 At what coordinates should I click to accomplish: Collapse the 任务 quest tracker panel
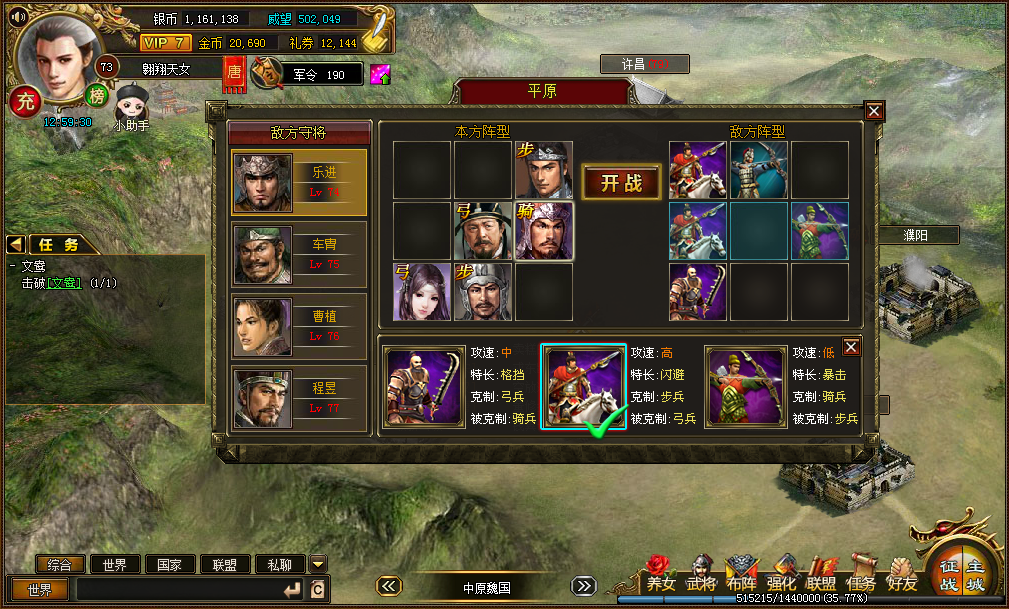(16, 244)
